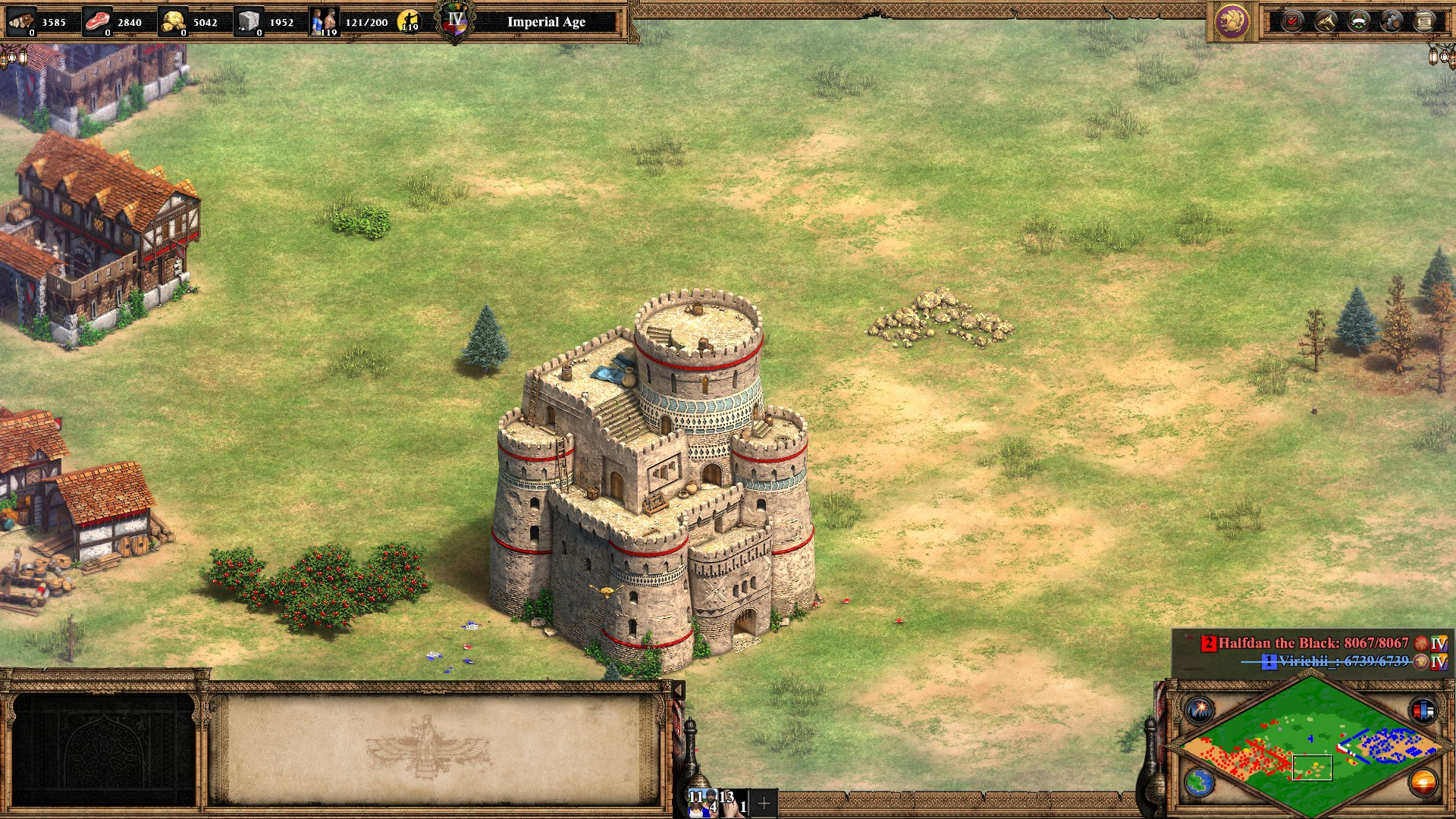Click the gold resource icon

(x=174, y=21)
